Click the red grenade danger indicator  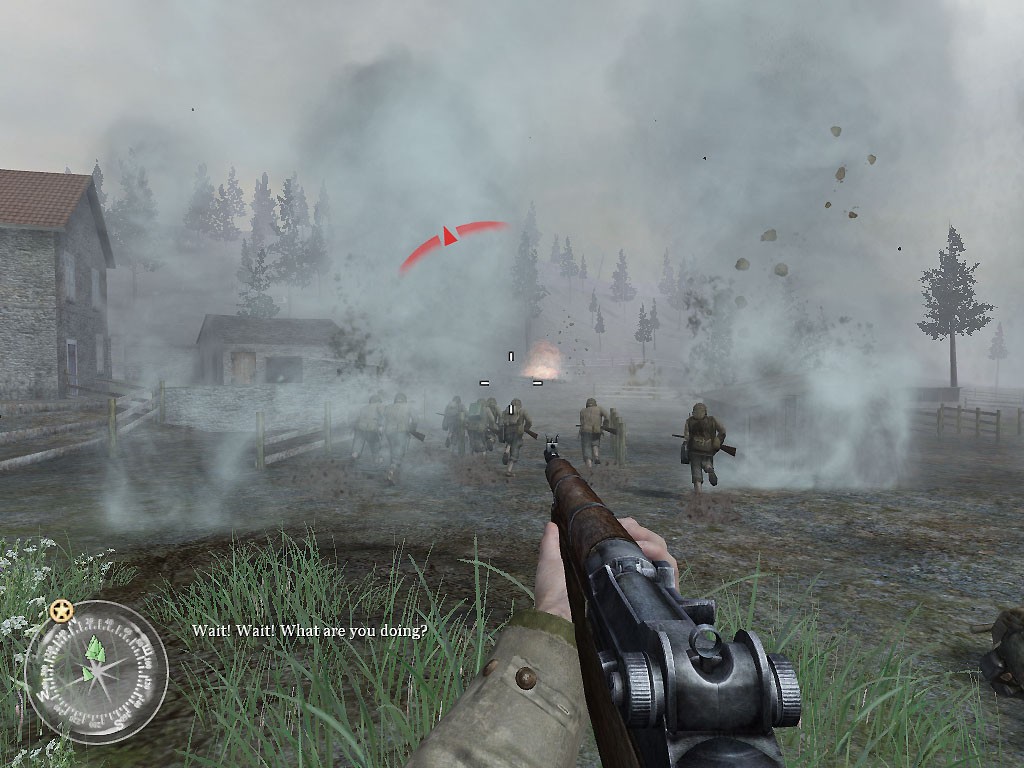coord(451,239)
